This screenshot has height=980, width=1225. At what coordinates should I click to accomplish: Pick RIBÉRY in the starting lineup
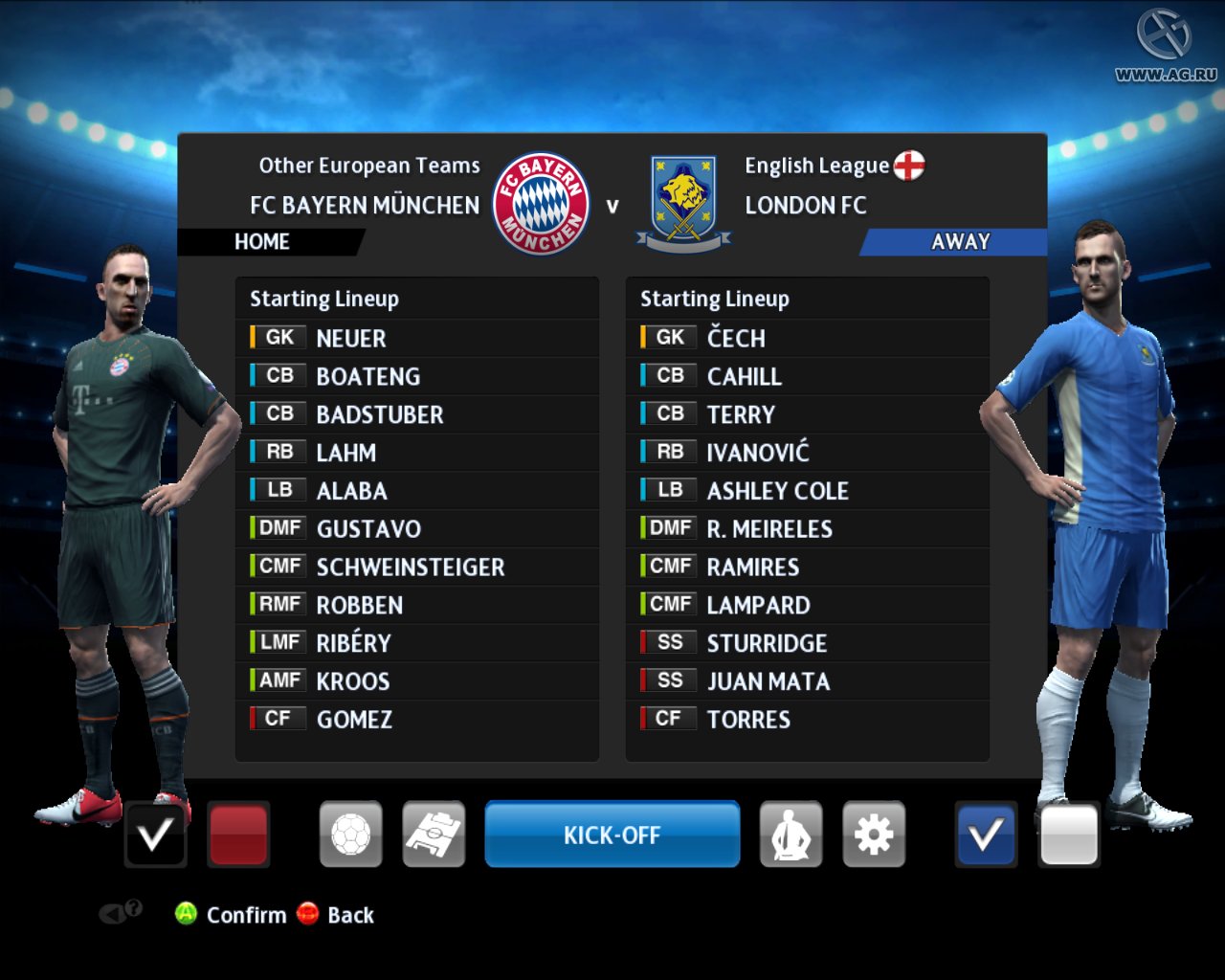click(353, 643)
